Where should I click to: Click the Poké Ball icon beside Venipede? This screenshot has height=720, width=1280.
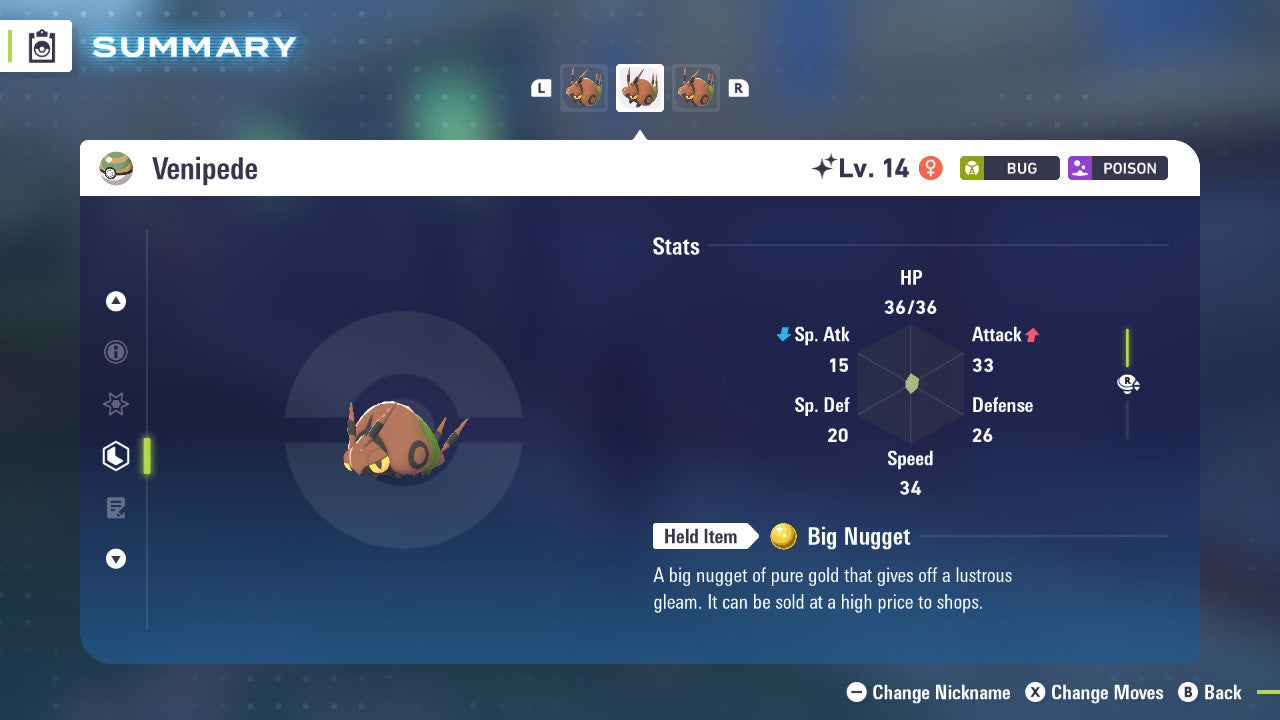coord(116,168)
